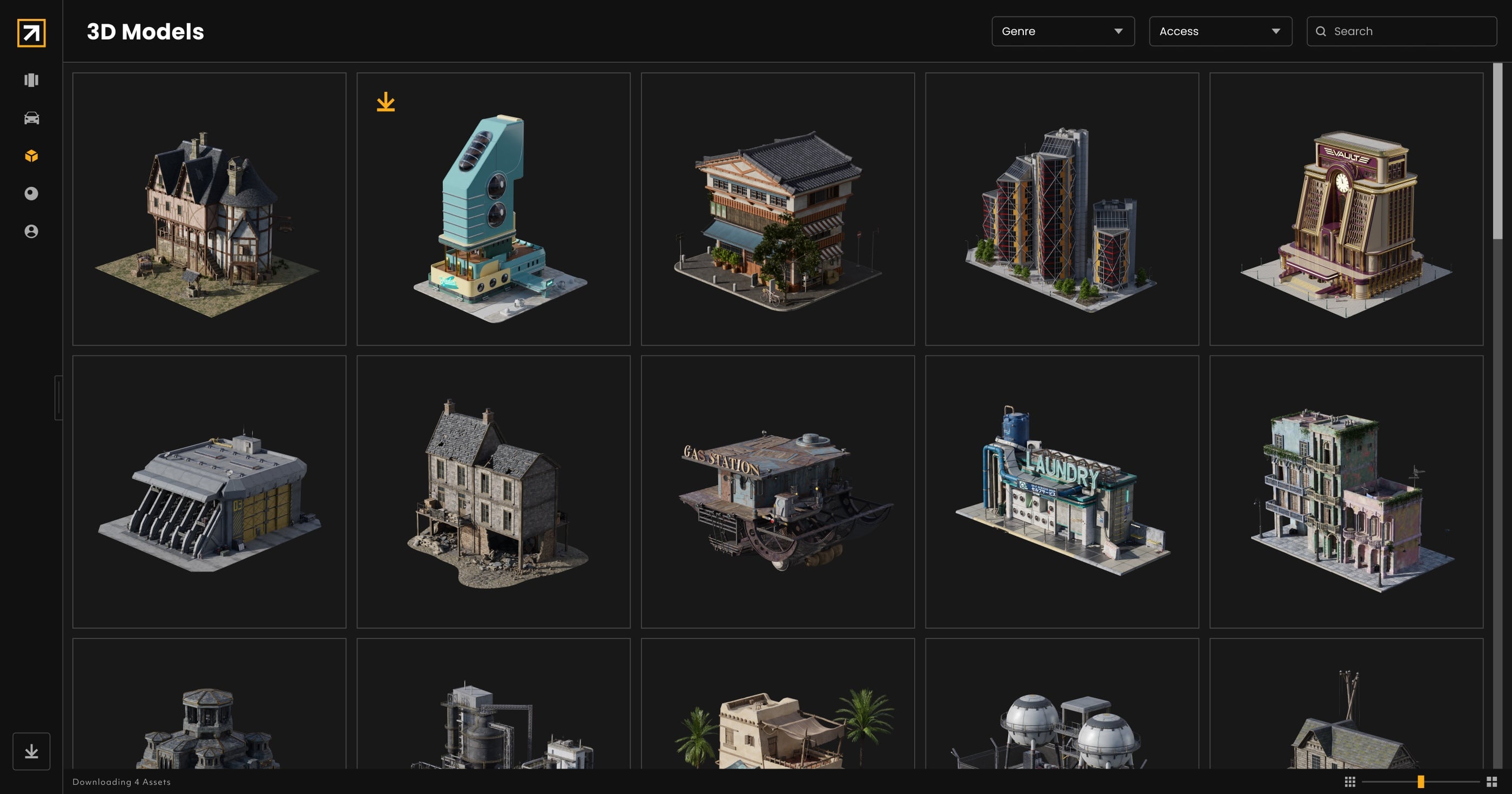Screen dimensions: 1512x794
Task: Click the search magnifier icon
Action: 1321,31
